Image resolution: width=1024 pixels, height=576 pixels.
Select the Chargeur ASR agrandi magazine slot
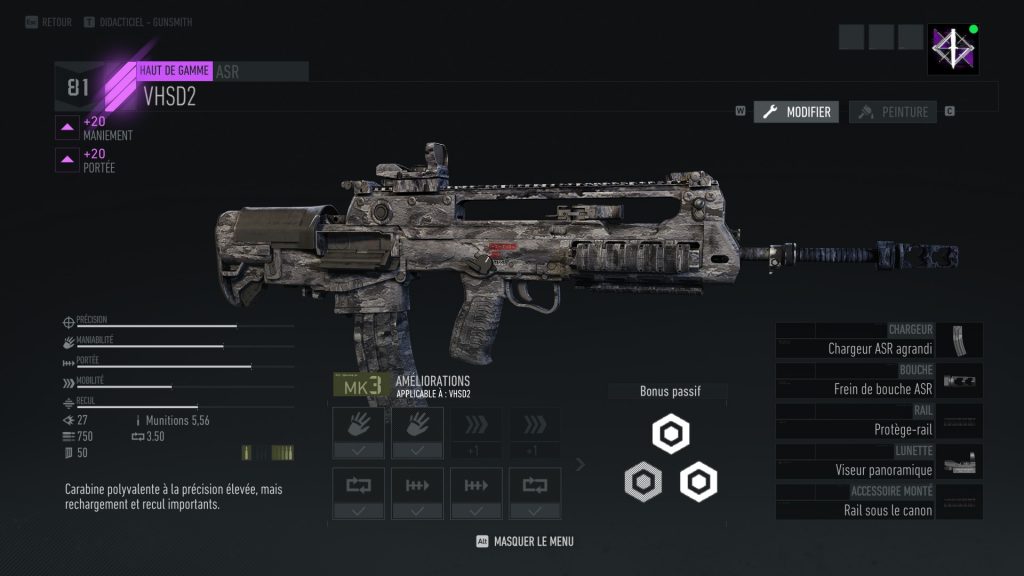pos(879,340)
